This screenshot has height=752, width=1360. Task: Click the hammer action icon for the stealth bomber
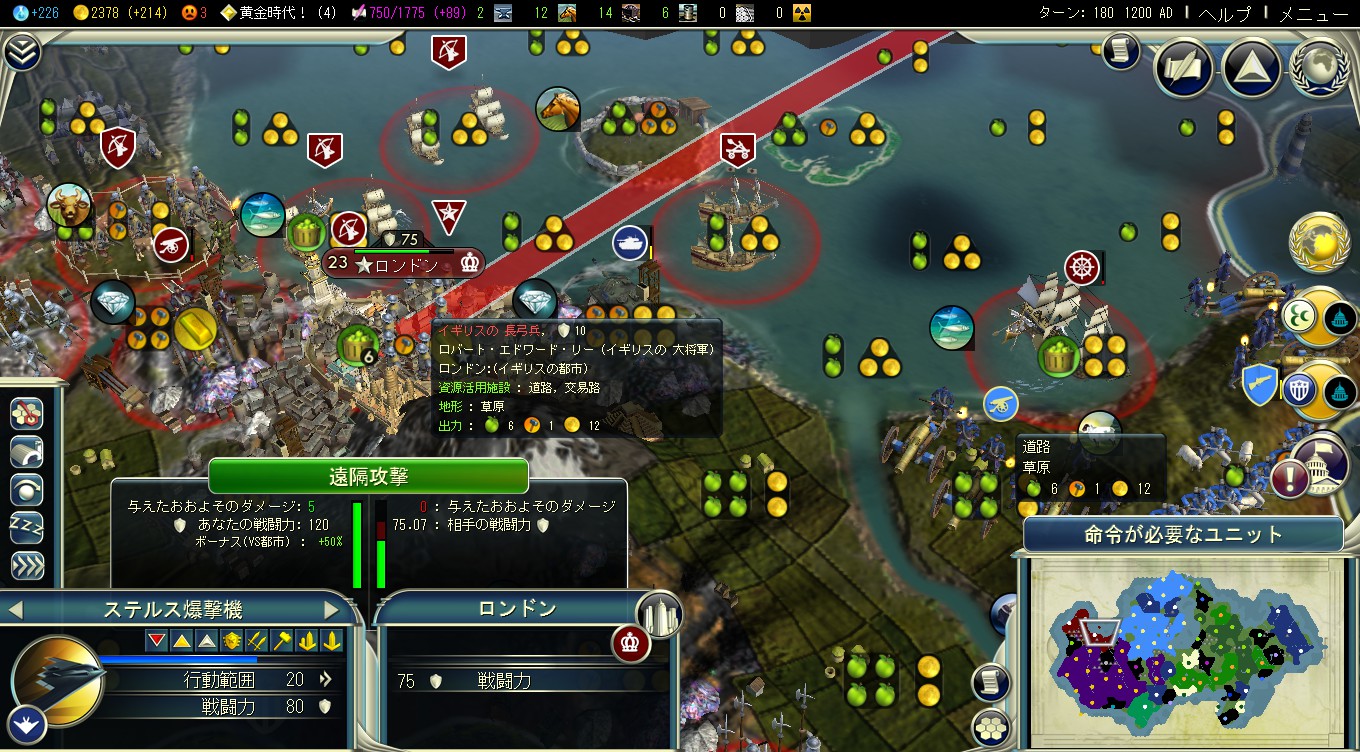(281, 640)
